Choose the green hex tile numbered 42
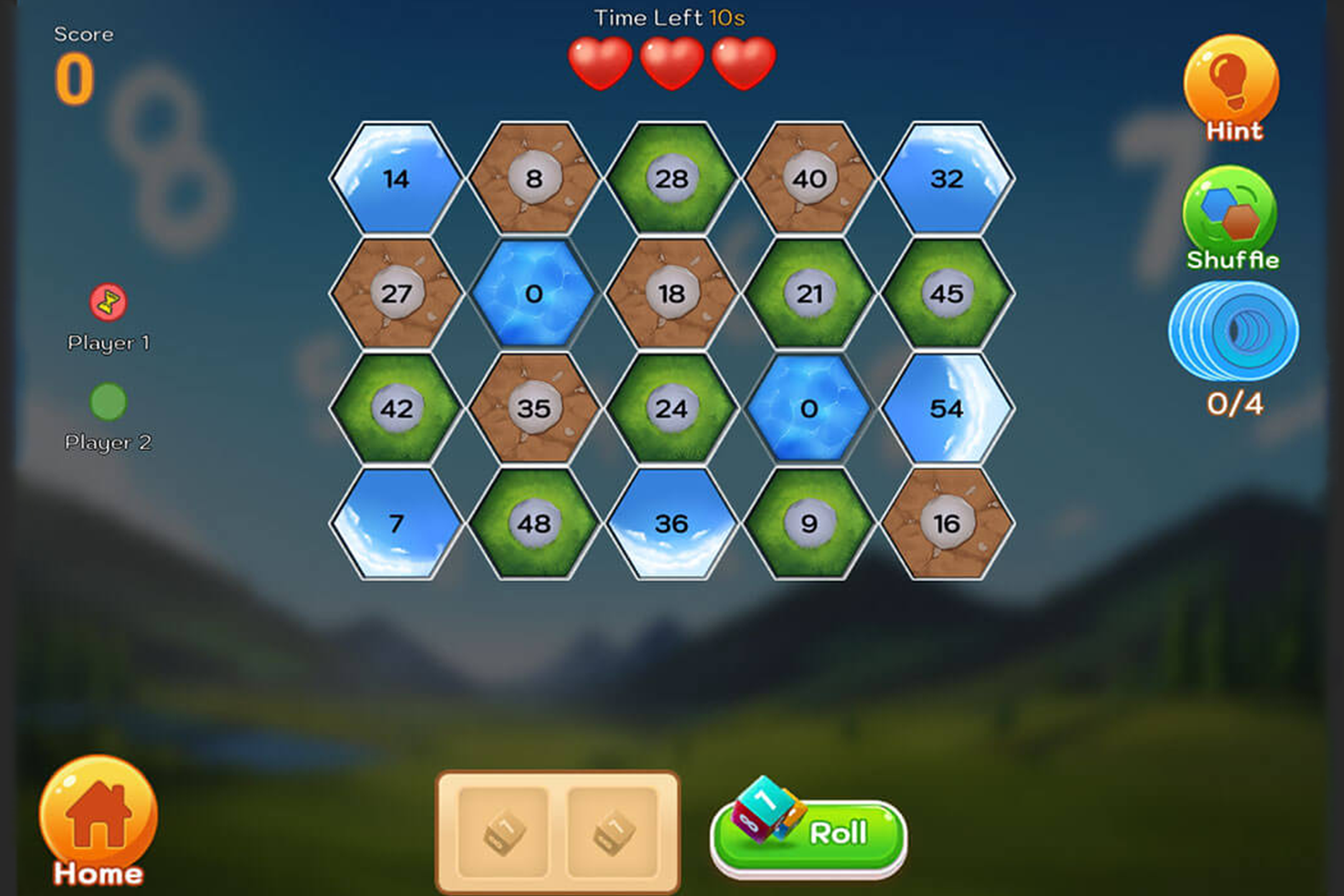The width and height of the screenshot is (1344, 896). (x=396, y=409)
